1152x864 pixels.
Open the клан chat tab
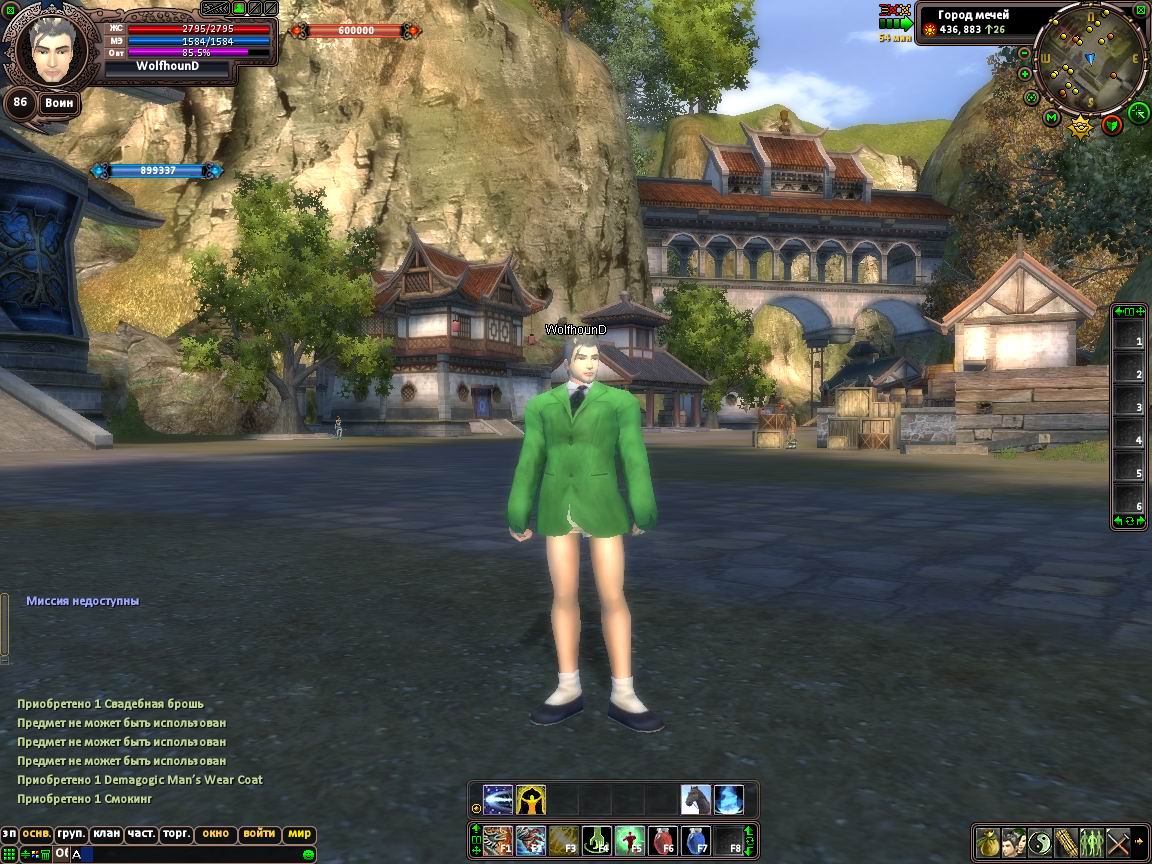[x=105, y=834]
